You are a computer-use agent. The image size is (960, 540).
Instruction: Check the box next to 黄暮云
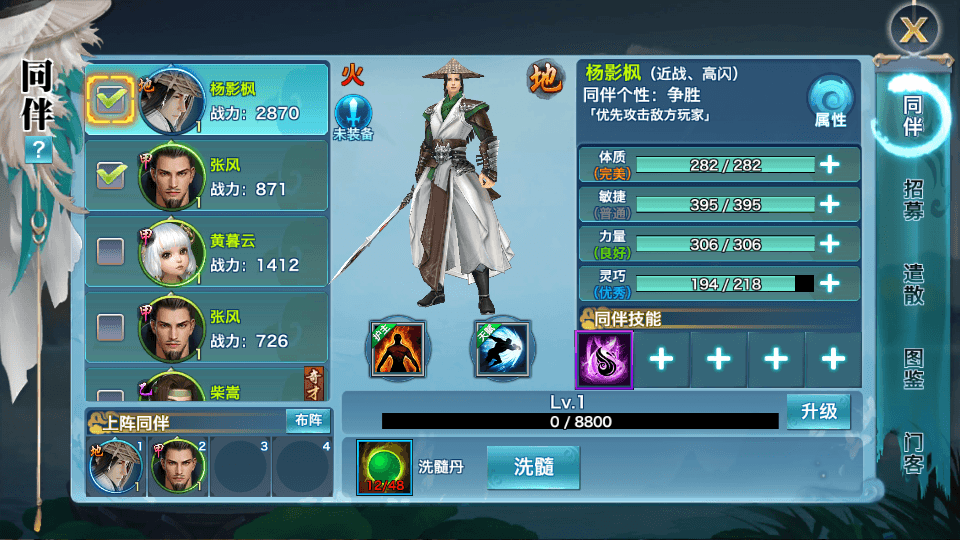[109, 252]
